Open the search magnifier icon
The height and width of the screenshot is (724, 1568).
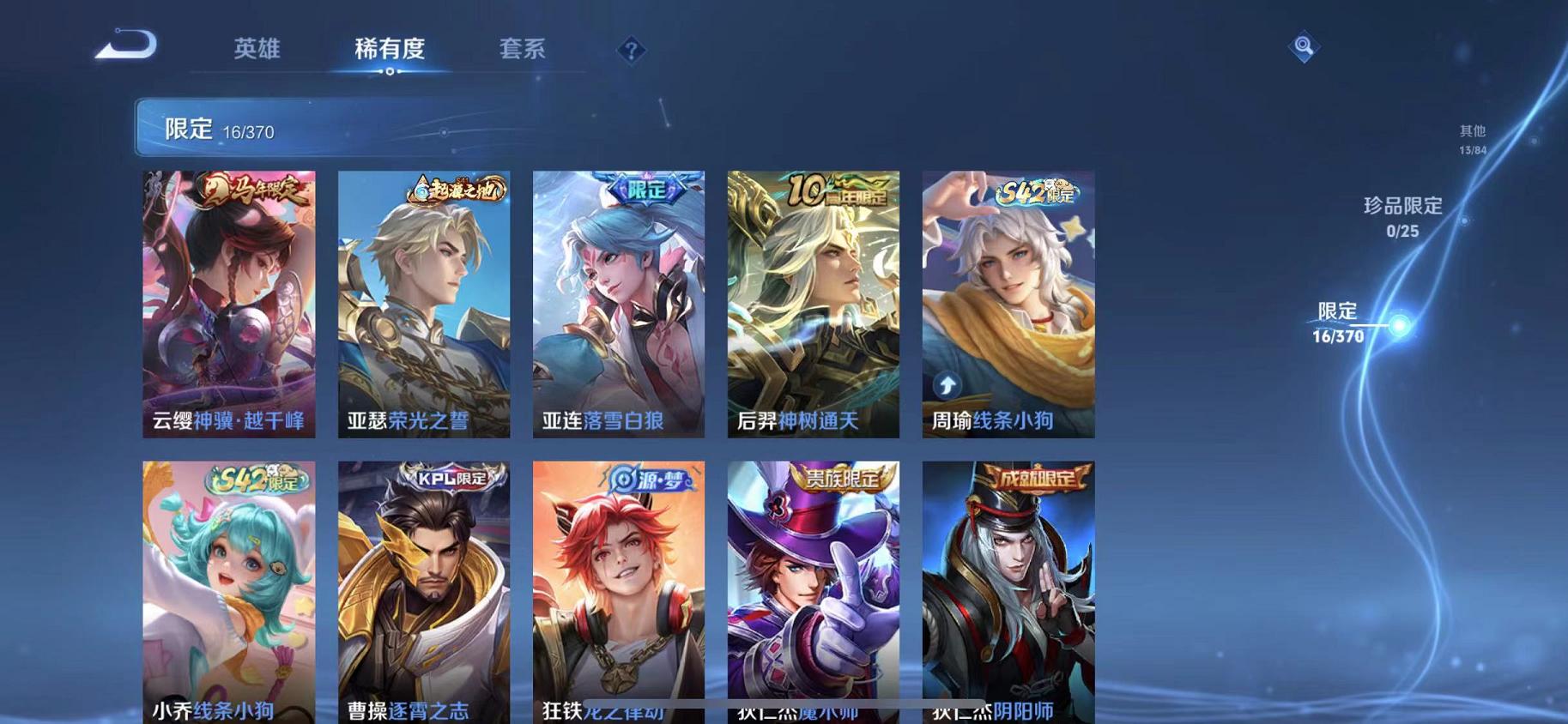coord(1304,46)
